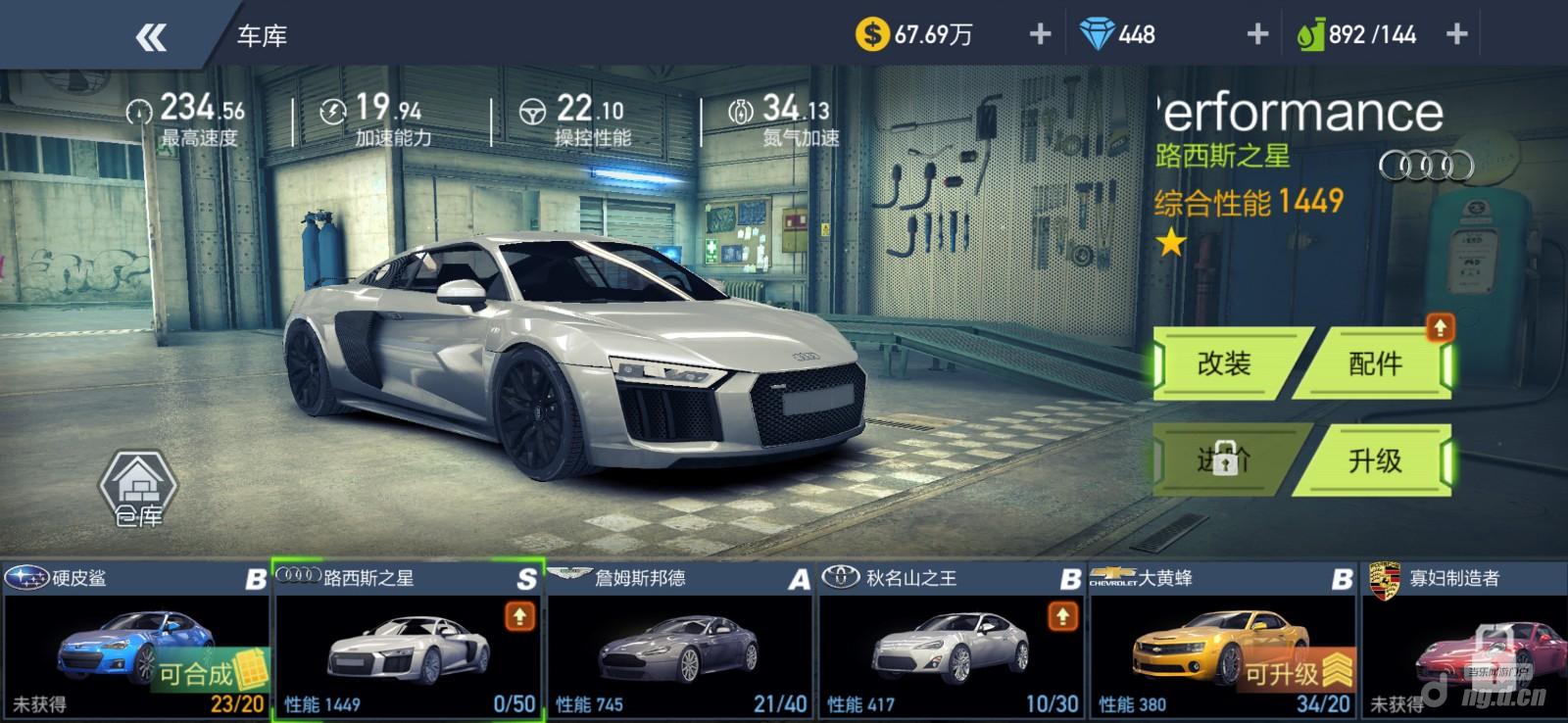Open the 配件 parts menu
The height and width of the screenshot is (723, 1568).
(x=1374, y=364)
